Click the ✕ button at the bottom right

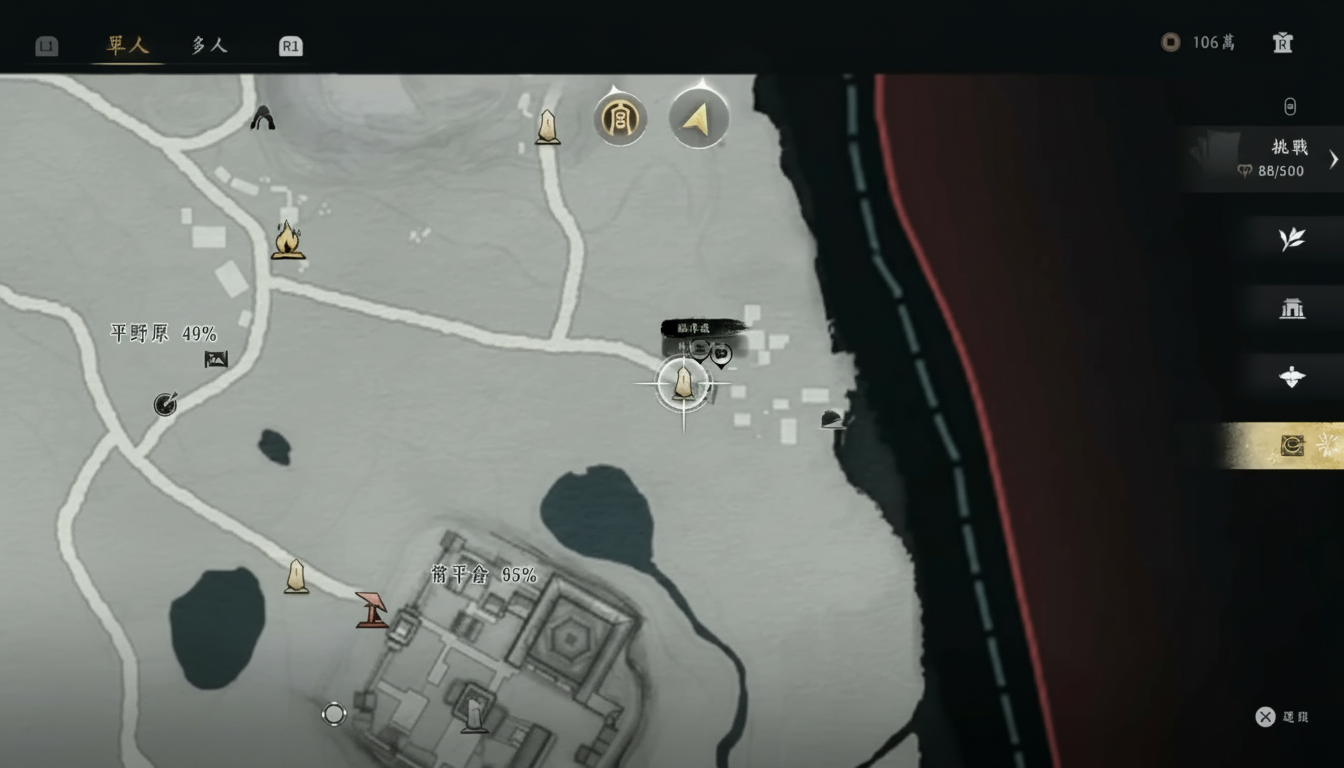click(x=1264, y=716)
